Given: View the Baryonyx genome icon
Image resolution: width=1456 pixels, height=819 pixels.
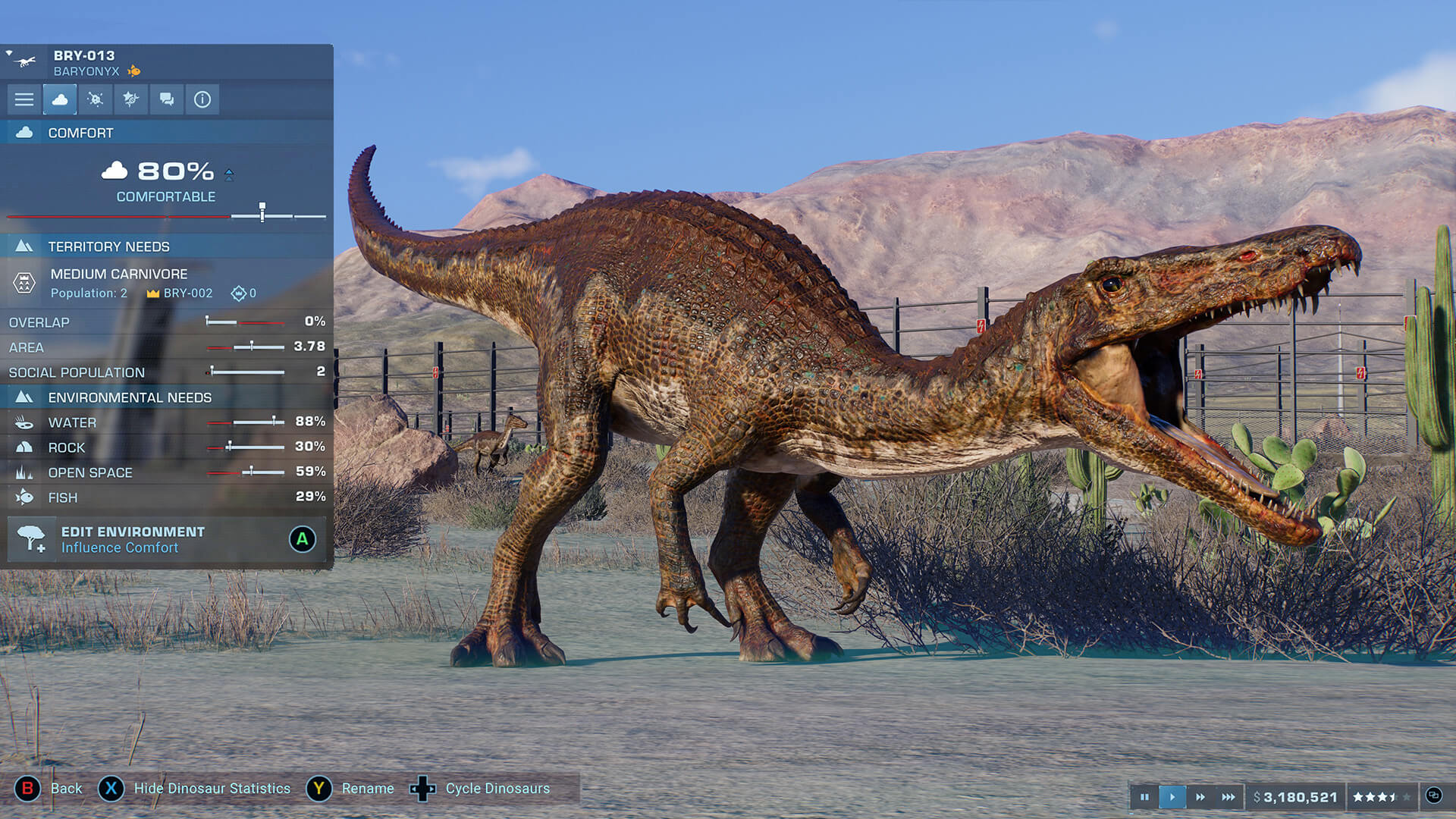Looking at the screenshot, I should coord(130,99).
